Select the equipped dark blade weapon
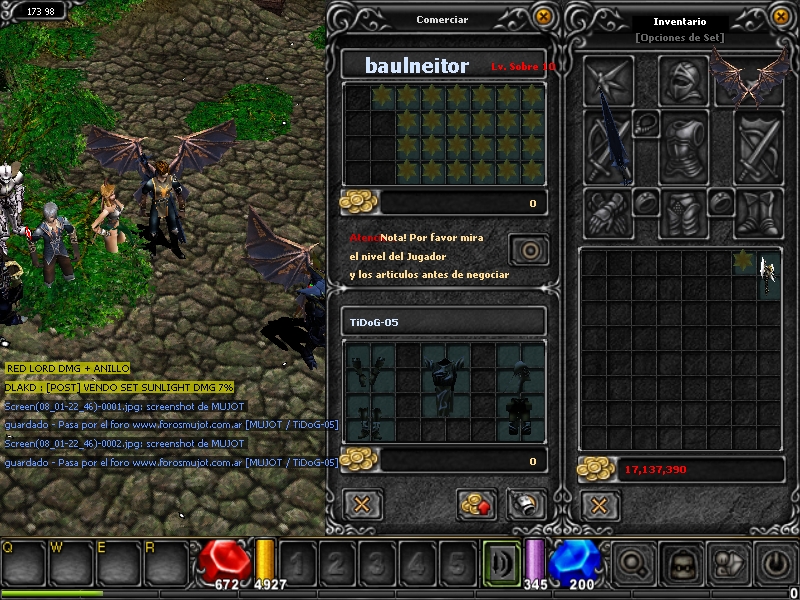The height and width of the screenshot is (600, 800). [x=609, y=141]
